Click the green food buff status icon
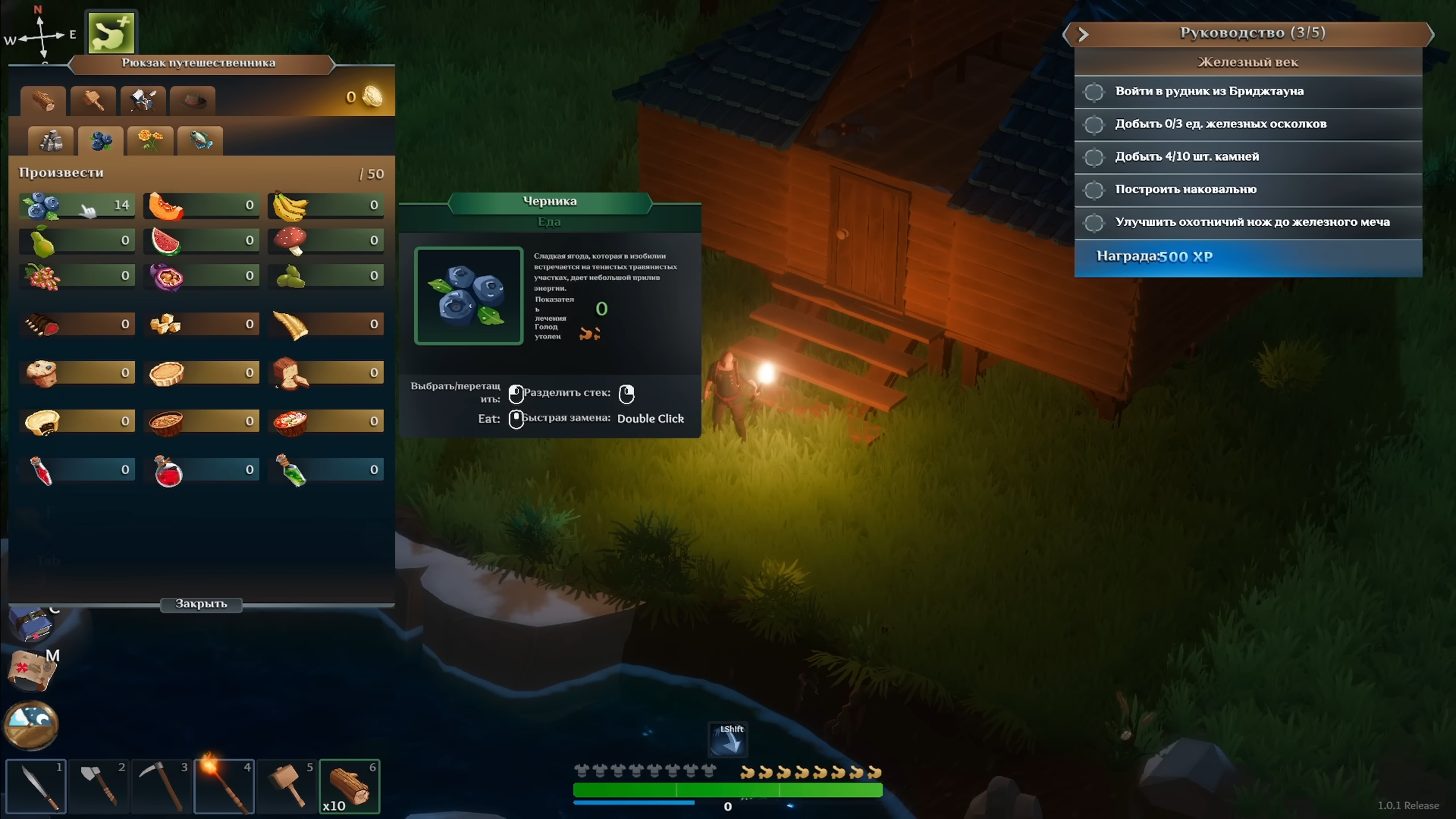Image resolution: width=1456 pixels, height=819 pixels. (x=111, y=33)
